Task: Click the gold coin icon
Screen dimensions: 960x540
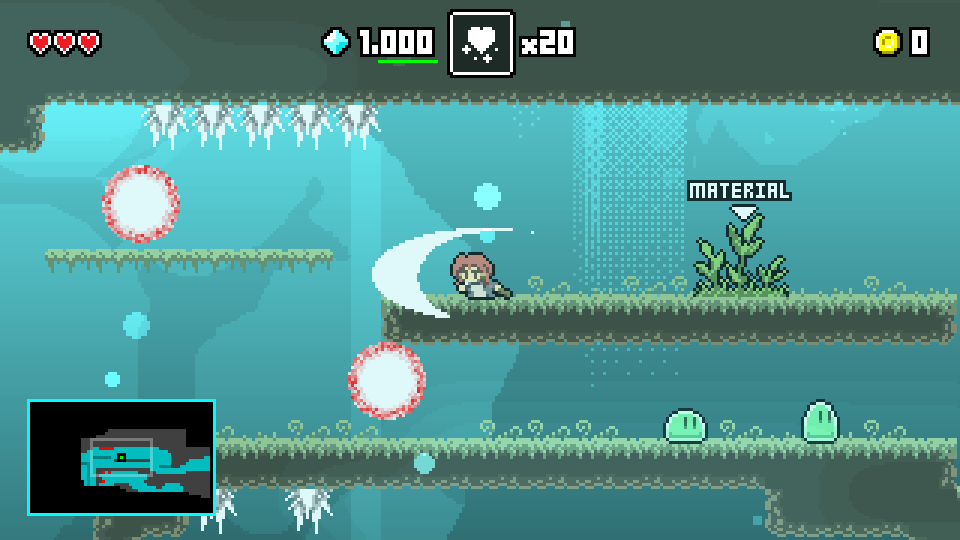Action: pos(887,42)
